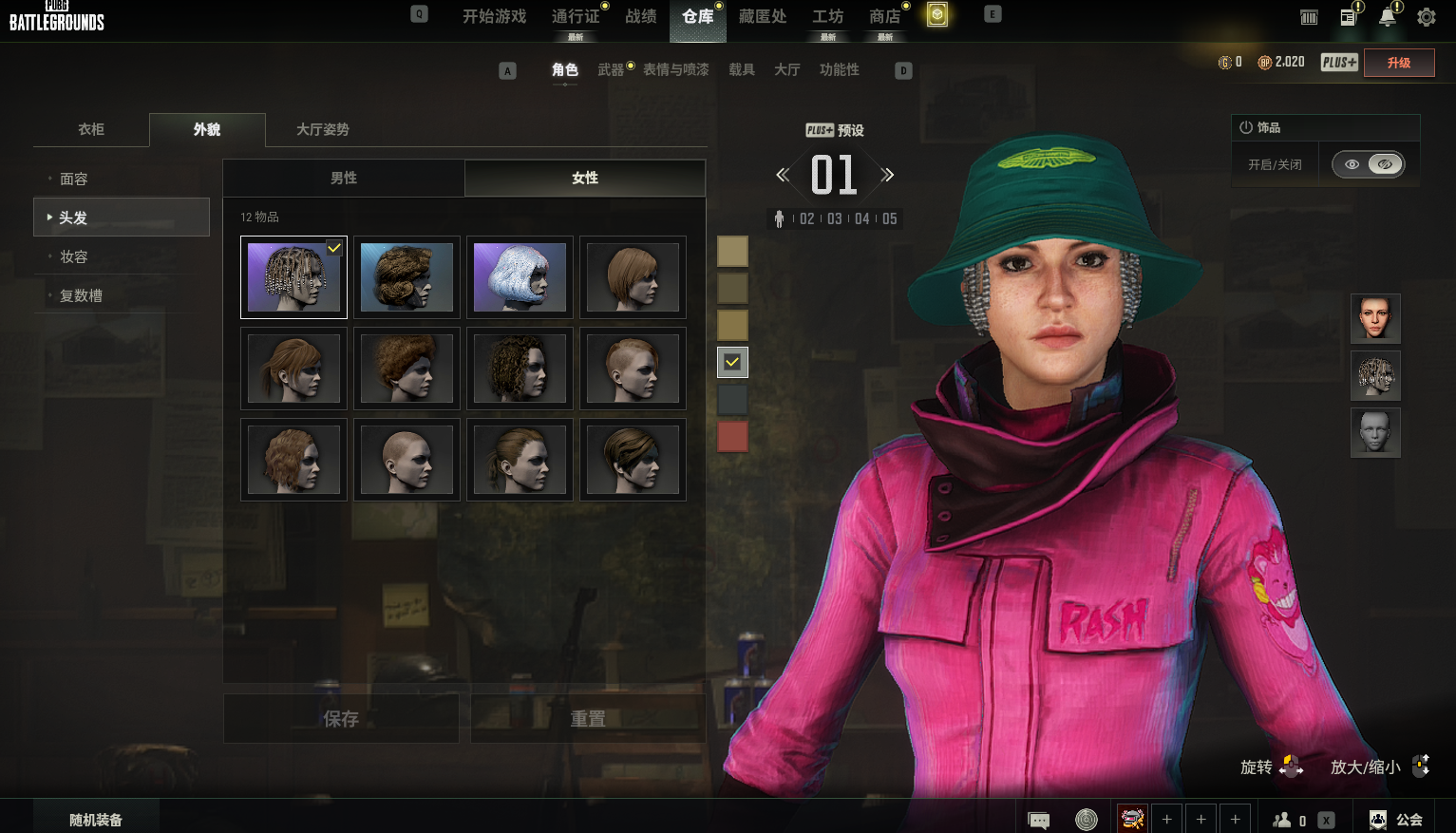The image size is (1456, 833).
Task: Open the 公会 clan button
Action: (x=1396, y=820)
